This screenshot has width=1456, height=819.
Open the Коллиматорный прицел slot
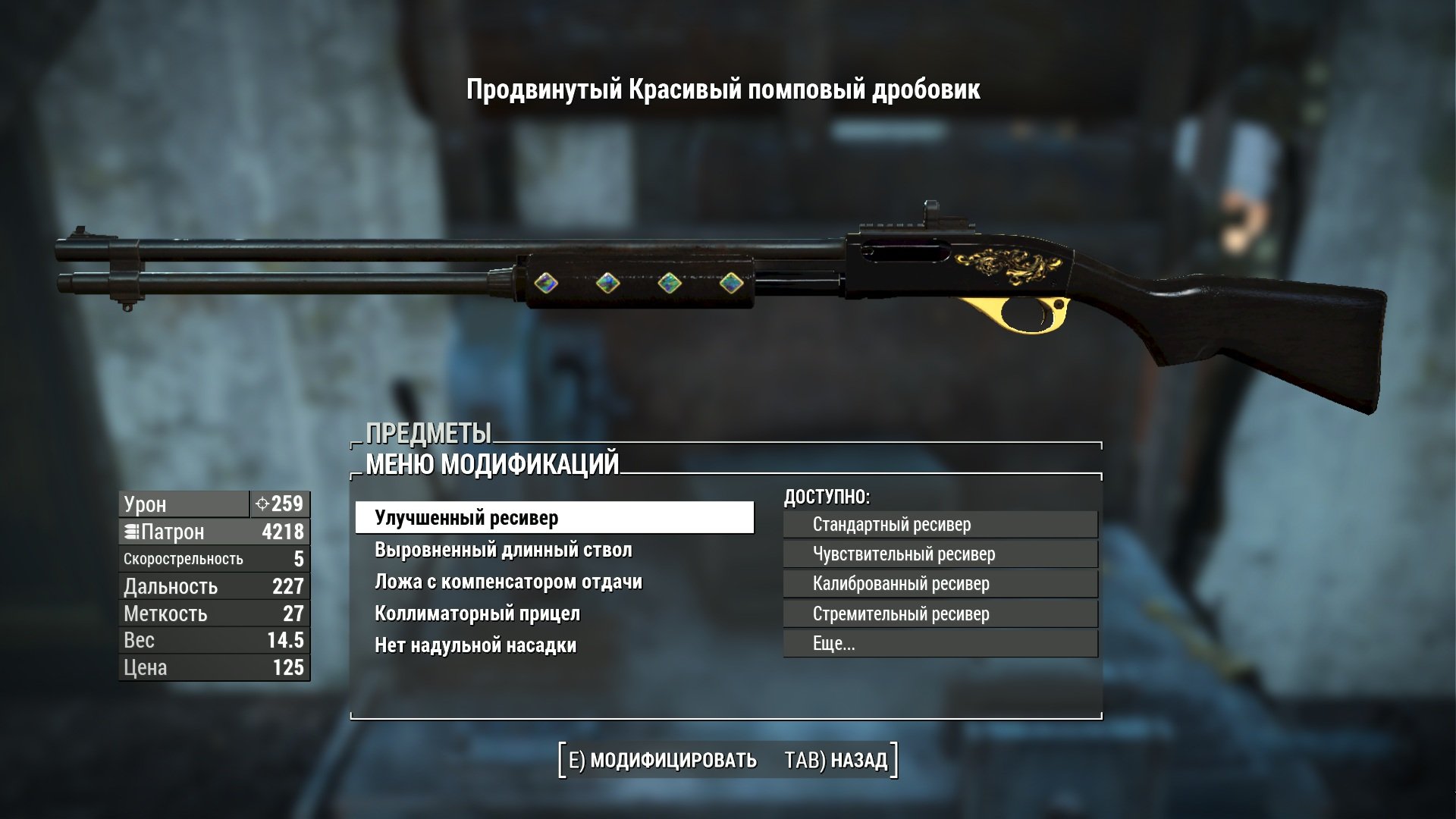tap(477, 613)
